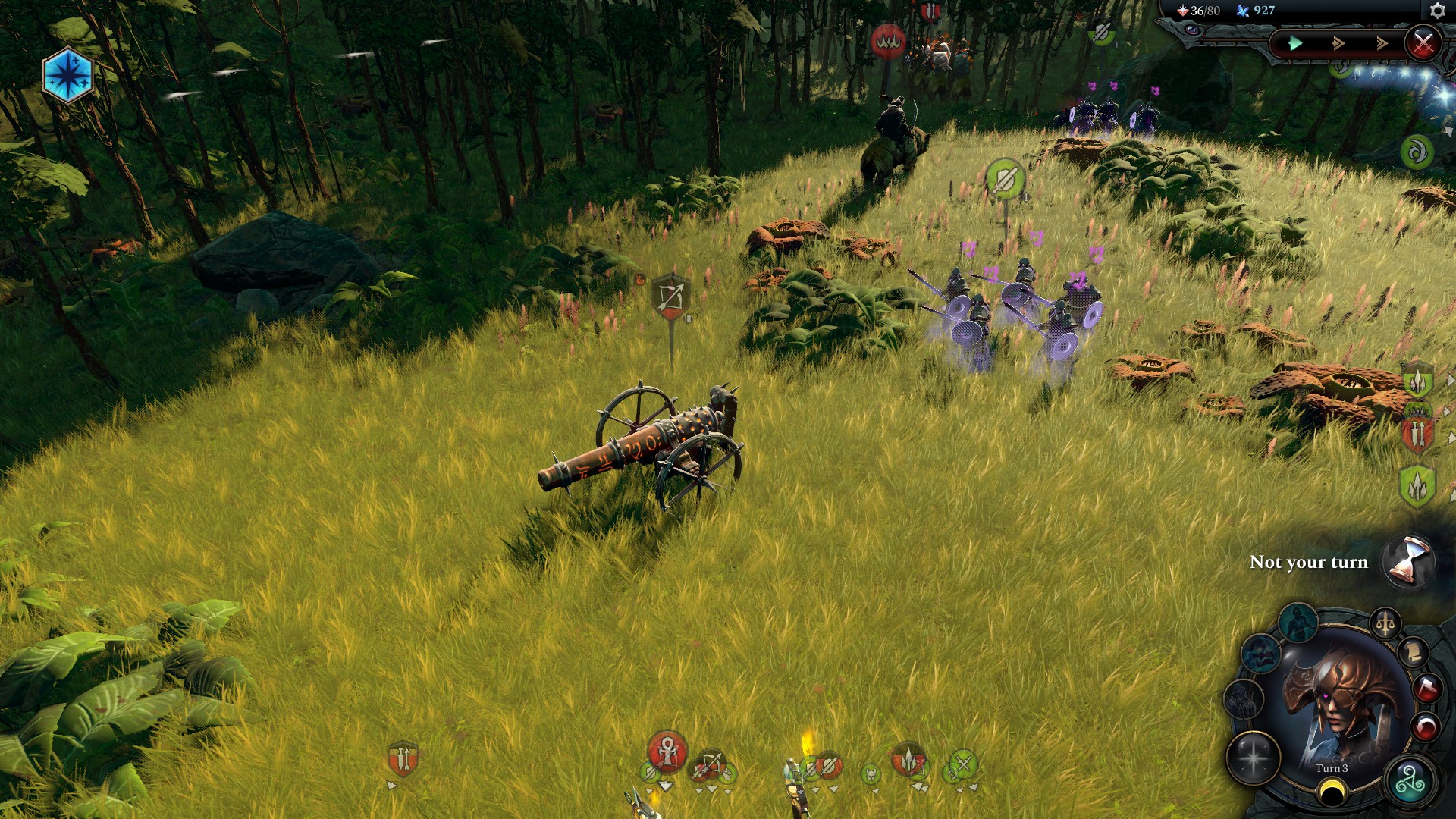
Task: Click the scroll icon beside the hero portrait
Action: (x=1414, y=653)
